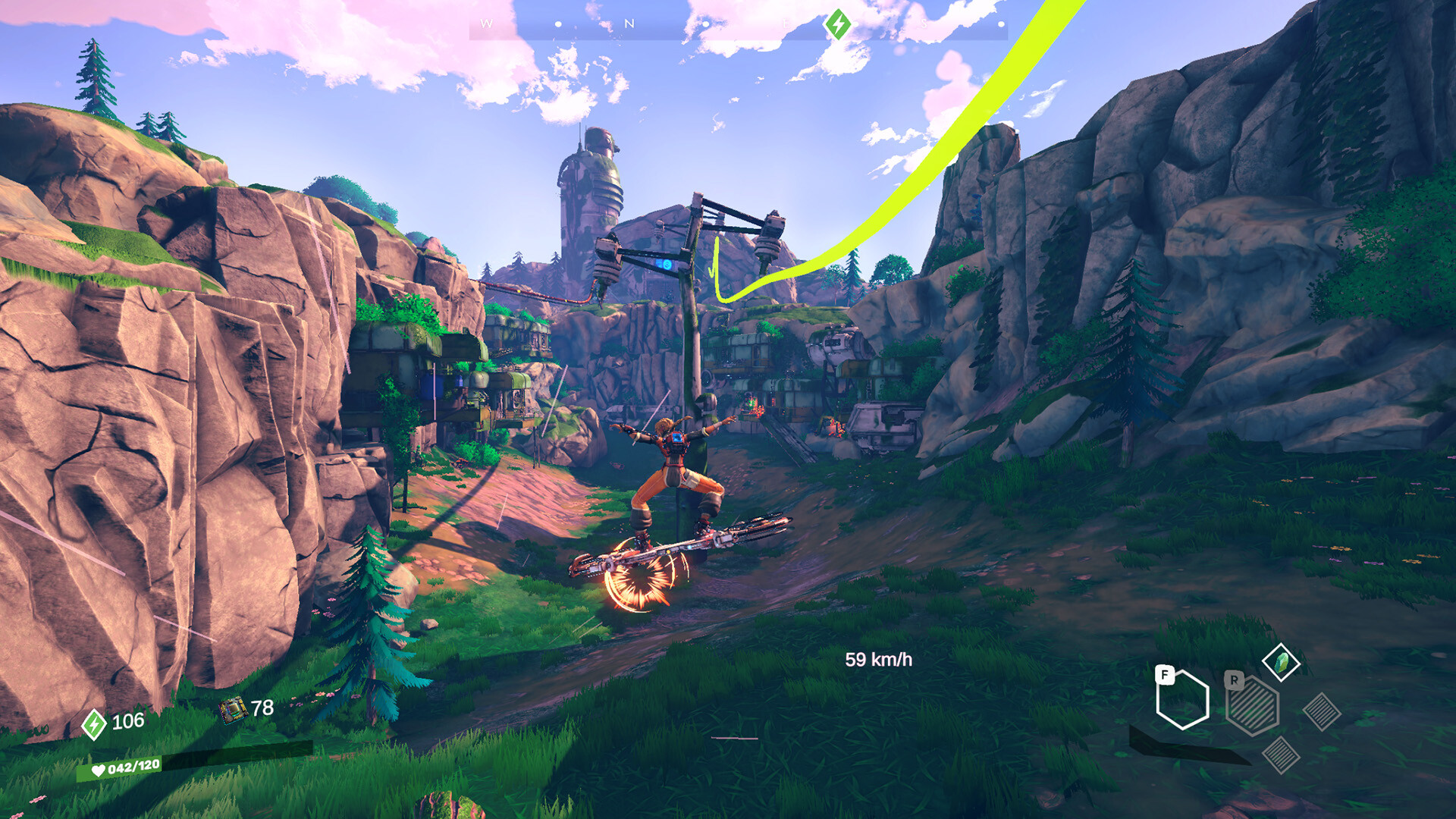Screen dimensions: 1456x819
Task: Click the E marker on the compass
Action: (x=787, y=22)
